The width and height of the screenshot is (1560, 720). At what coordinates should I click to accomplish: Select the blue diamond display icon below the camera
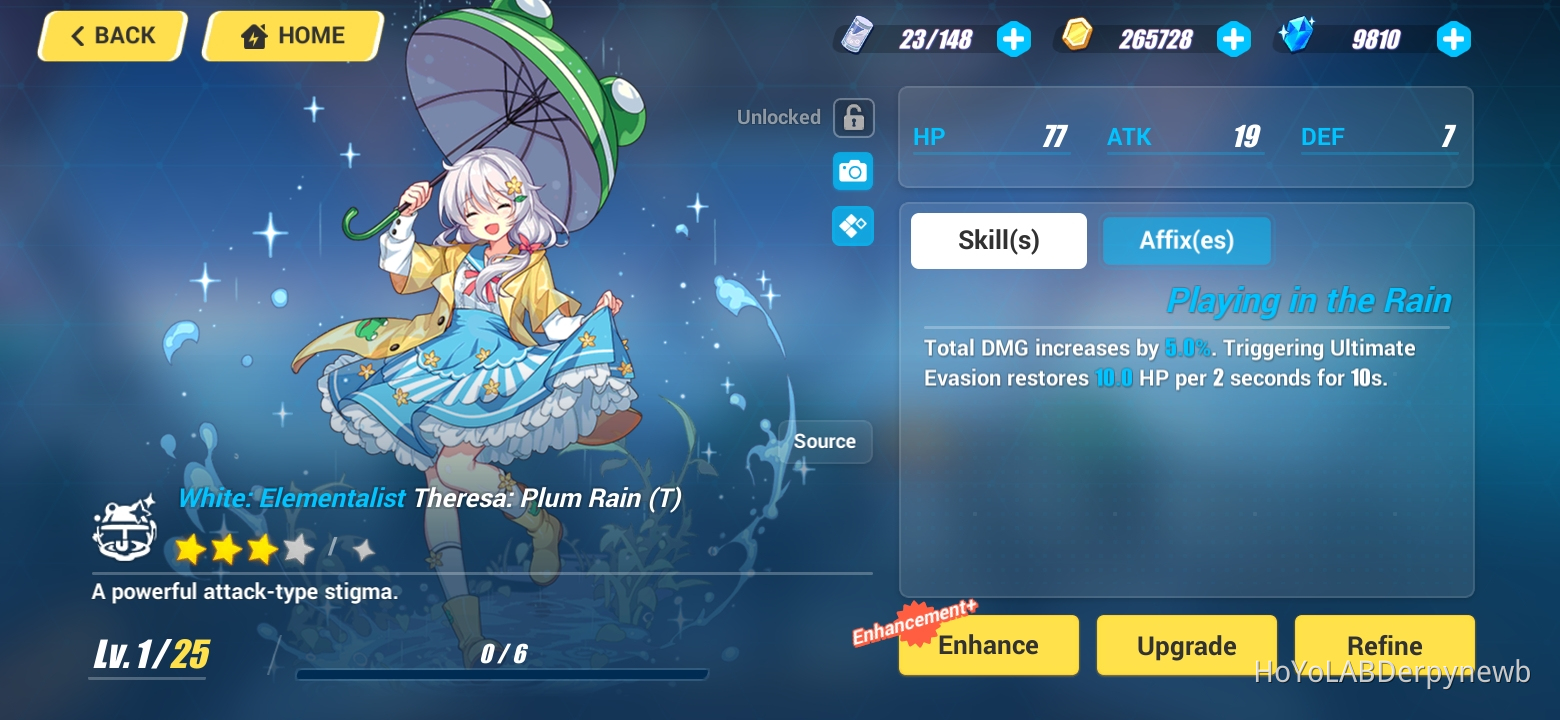(x=851, y=226)
